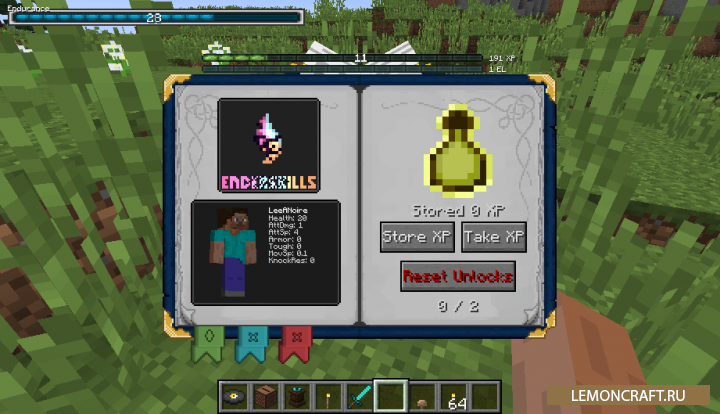The width and height of the screenshot is (720, 414).
Task: Take XP from stored experience
Action: click(x=494, y=237)
